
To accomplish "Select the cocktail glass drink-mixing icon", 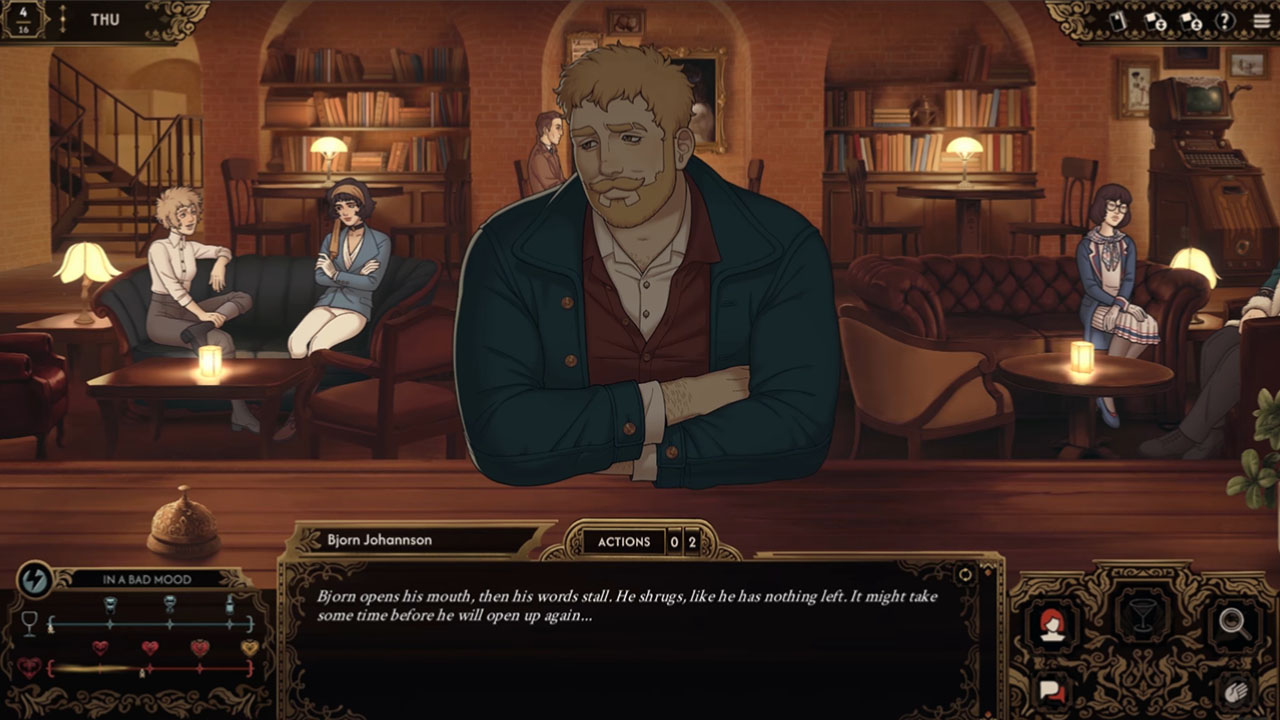I will [x=1141, y=615].
